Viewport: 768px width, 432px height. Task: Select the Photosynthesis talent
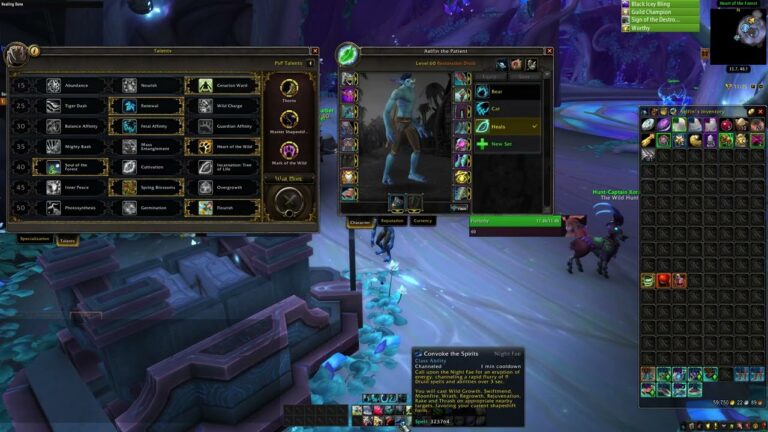[x=69, y=209]
